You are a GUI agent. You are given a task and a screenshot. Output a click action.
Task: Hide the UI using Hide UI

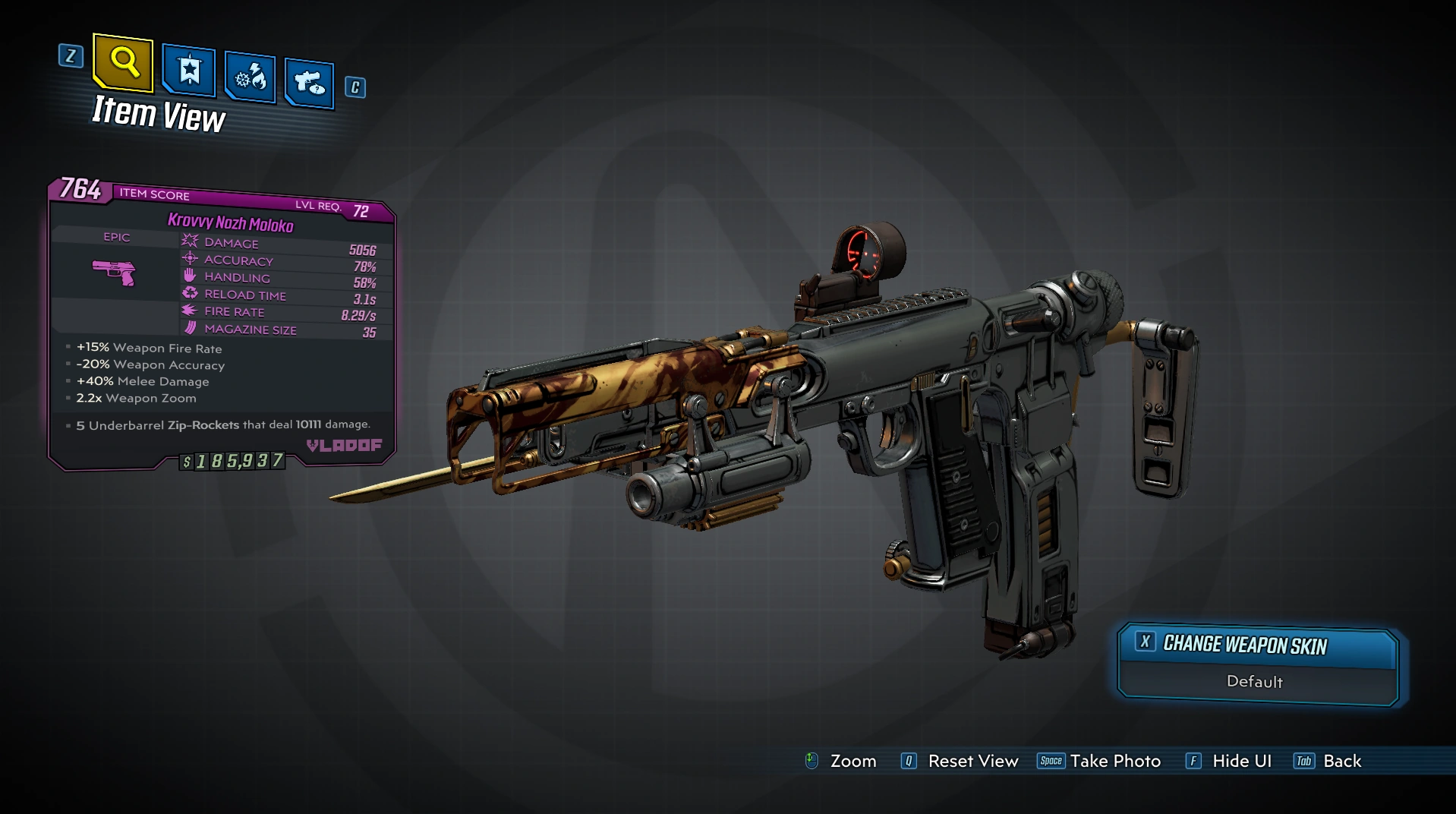click(1241, 761)
